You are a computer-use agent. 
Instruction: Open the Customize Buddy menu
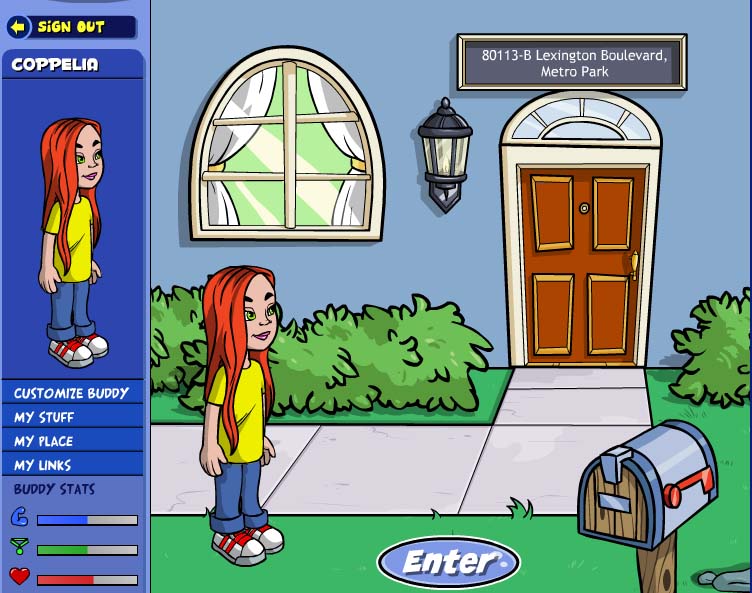pos(72,393)
